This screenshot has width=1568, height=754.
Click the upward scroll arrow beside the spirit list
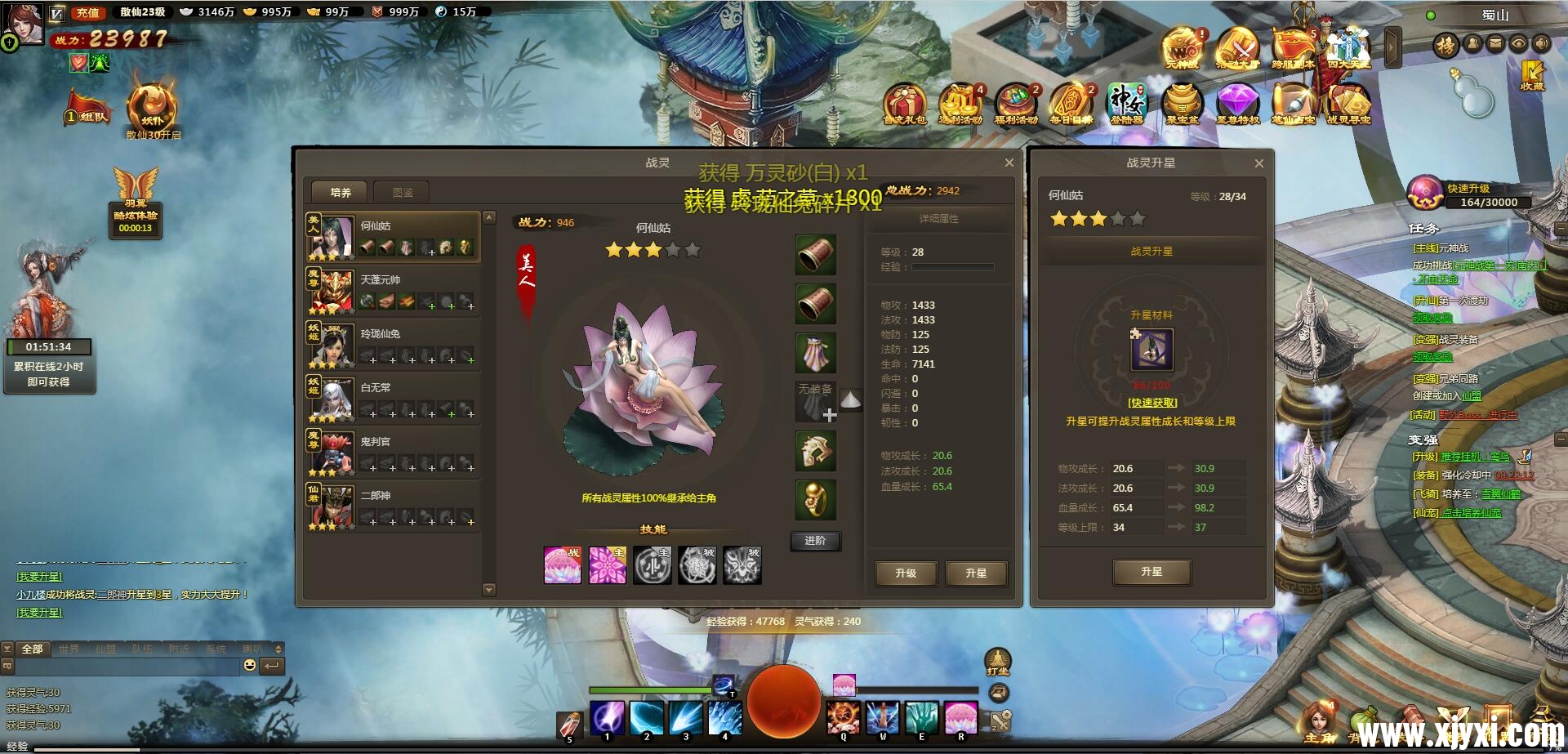[x=490, y=218]
